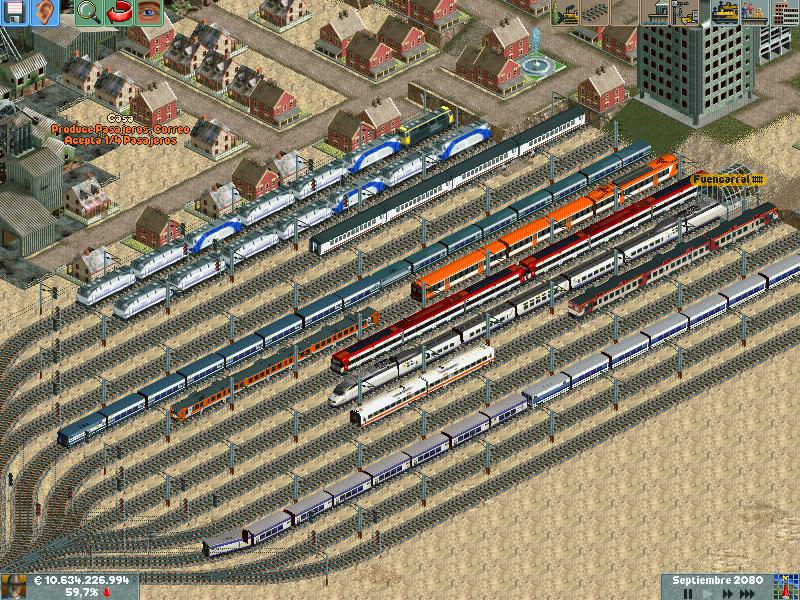Set double fast-forward speed

point(726,593)
